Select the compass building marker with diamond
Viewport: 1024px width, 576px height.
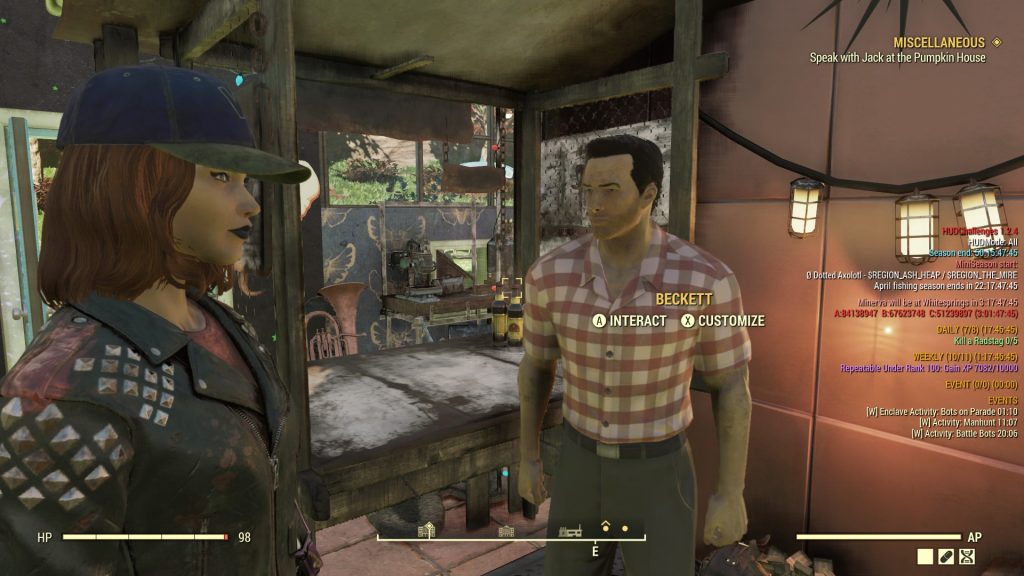426,530
